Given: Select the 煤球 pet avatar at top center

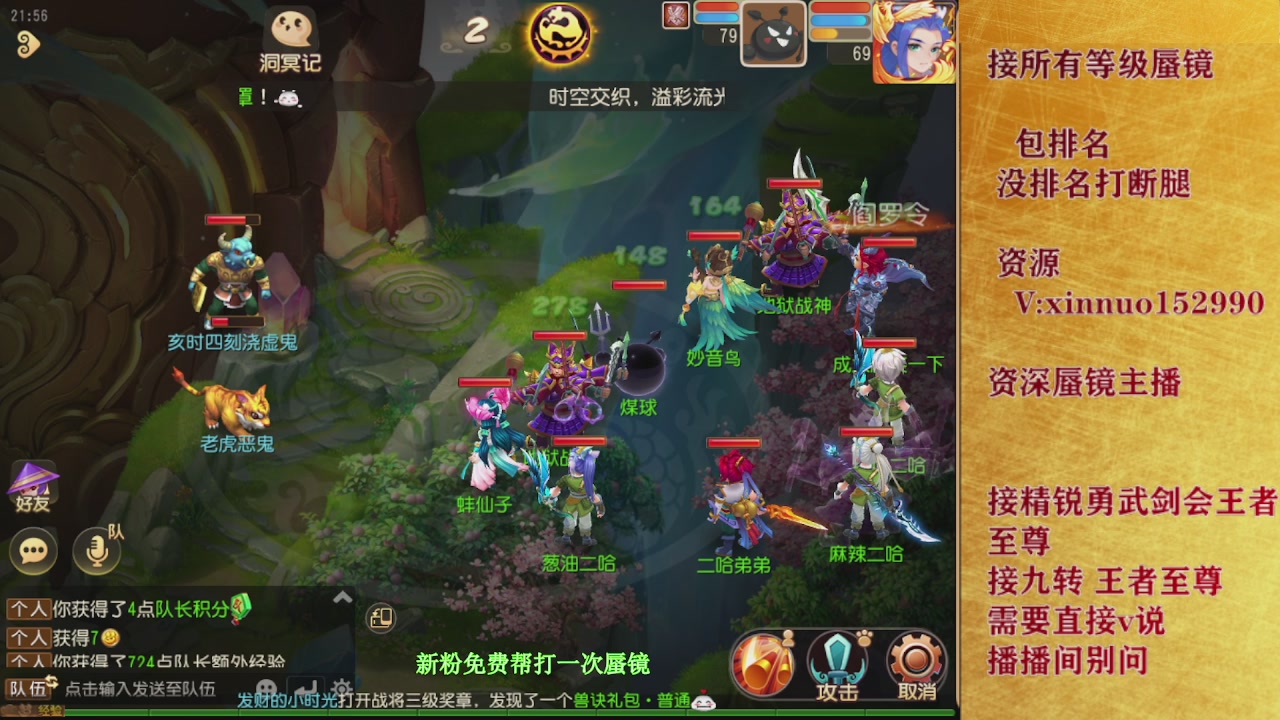Looking at the screenshot, I should 775,35.
